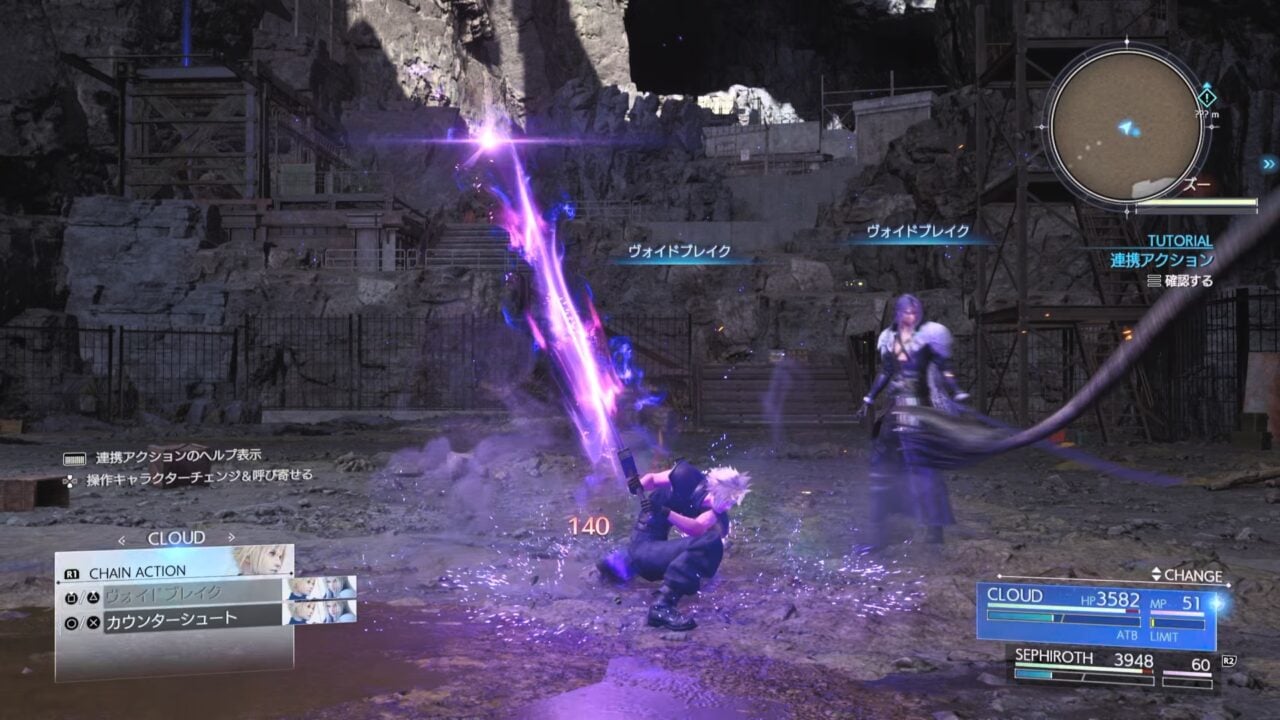Click the right arrow beside the CLOUD name
Image resolution: width=1280 pixels, height=720 pixels.
click(x=231, y=537)
